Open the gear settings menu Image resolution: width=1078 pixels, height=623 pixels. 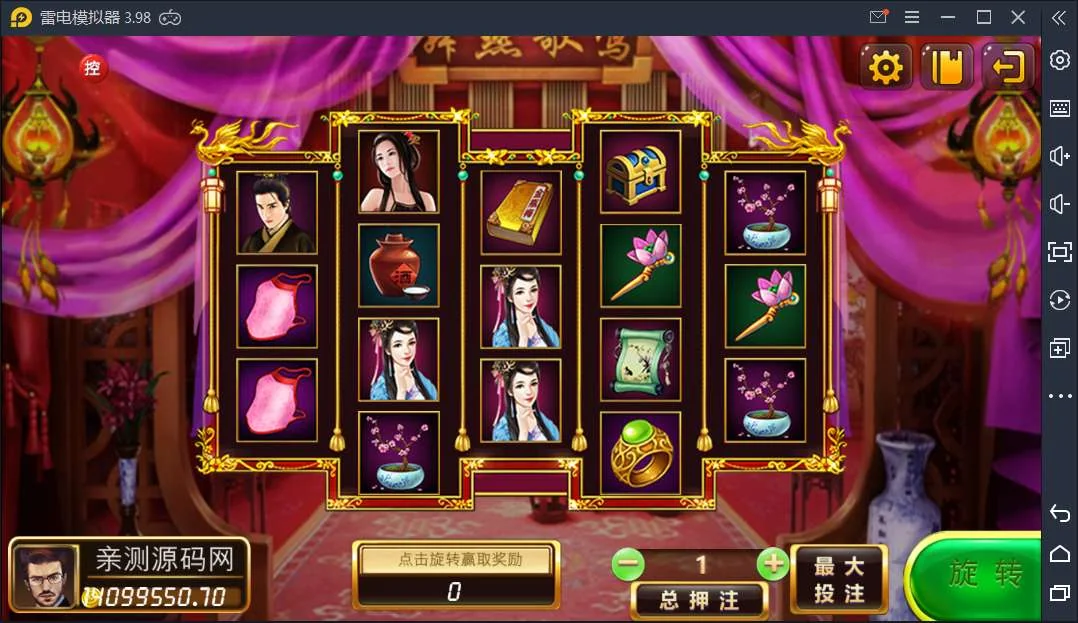coord(886,67)
